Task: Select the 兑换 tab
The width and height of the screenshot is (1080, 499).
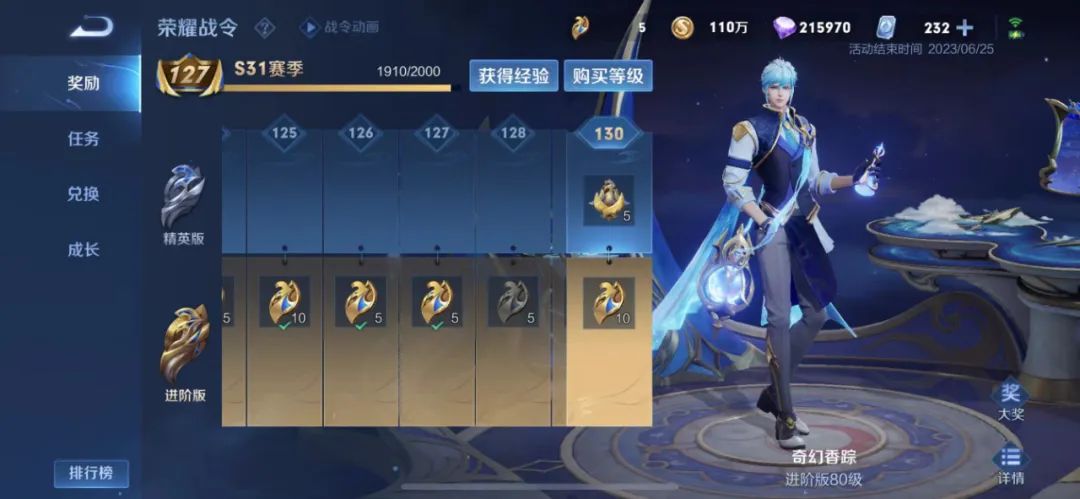Action: pos(83,194)
